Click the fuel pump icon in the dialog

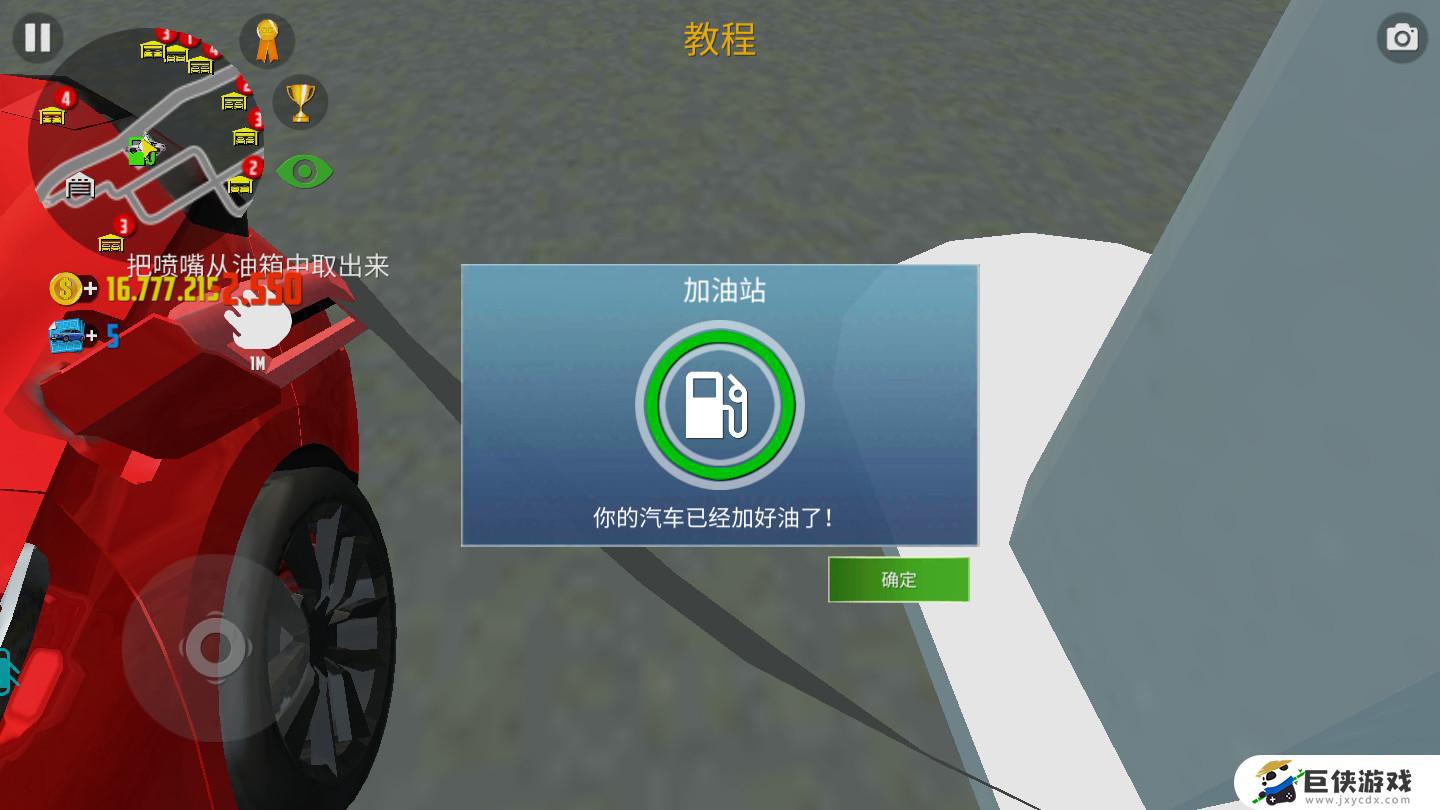click(x=719, y=406)
